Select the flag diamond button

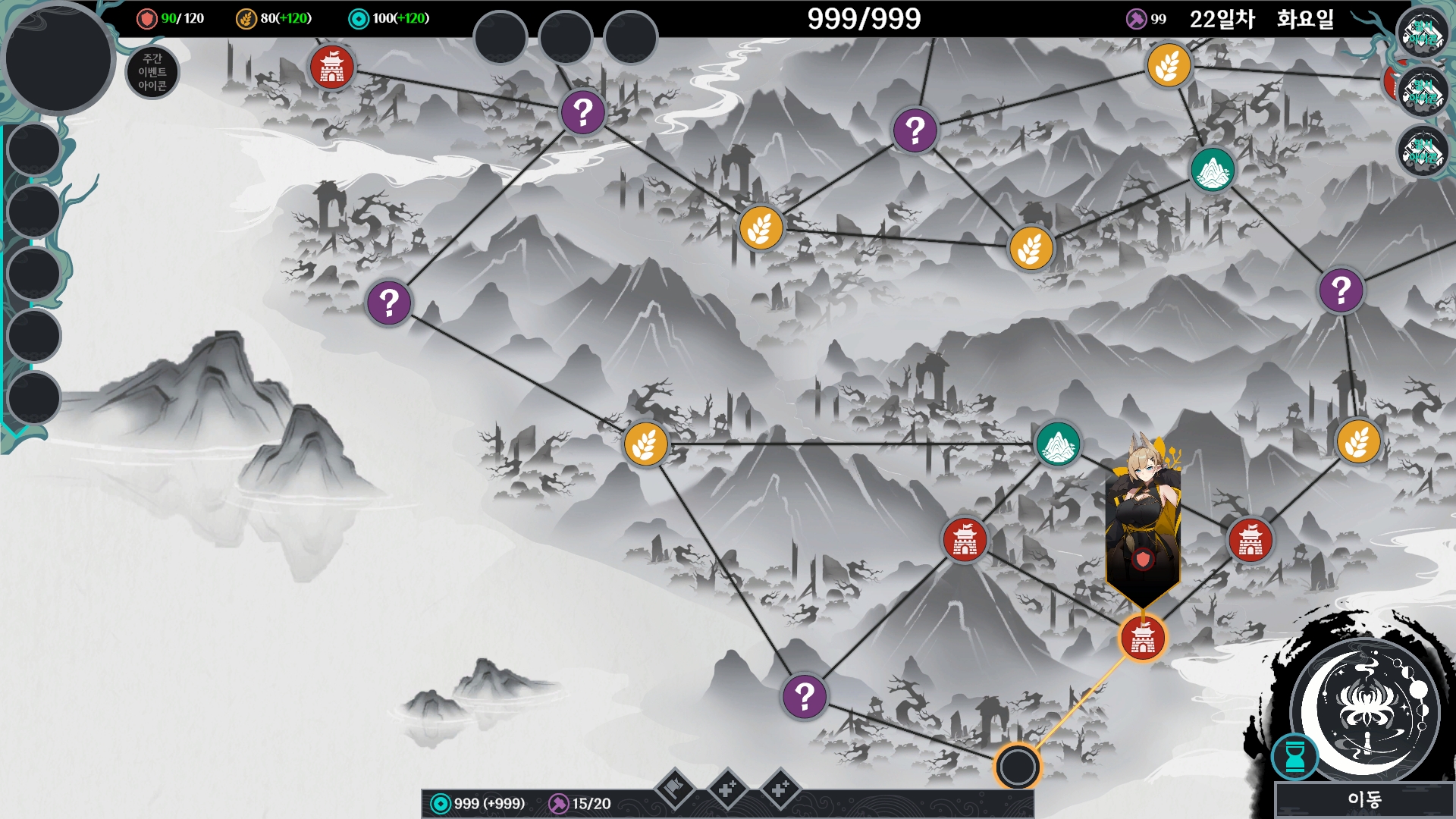(x=675, y=789)
